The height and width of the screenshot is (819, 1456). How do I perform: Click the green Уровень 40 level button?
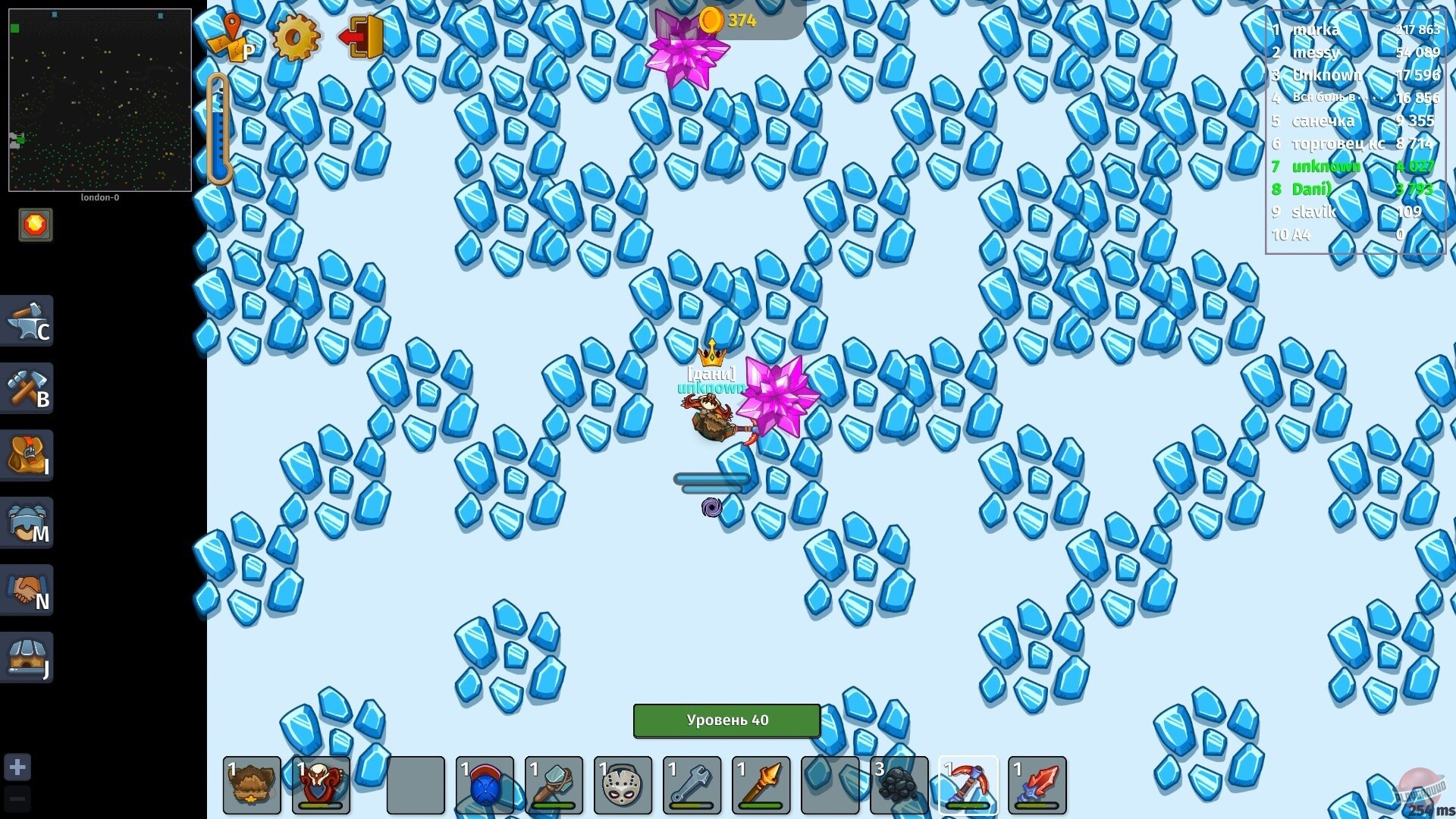(x=726, y=720)
